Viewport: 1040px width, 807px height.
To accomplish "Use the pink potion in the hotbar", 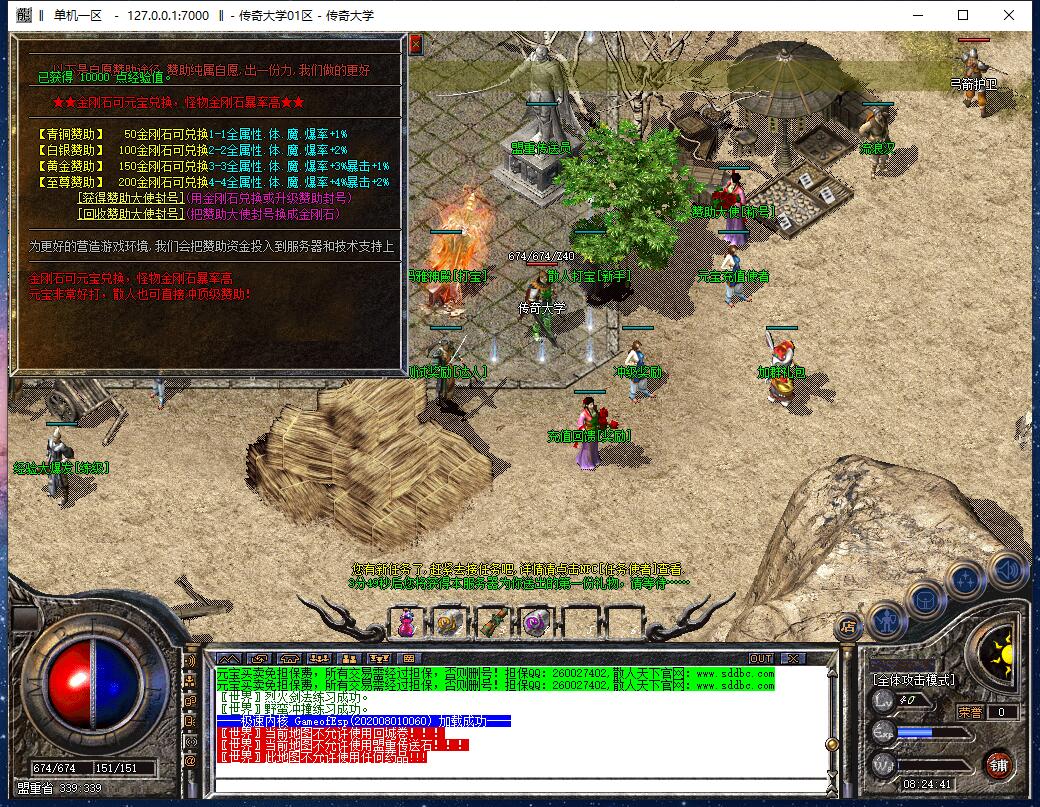I will 407,622.
